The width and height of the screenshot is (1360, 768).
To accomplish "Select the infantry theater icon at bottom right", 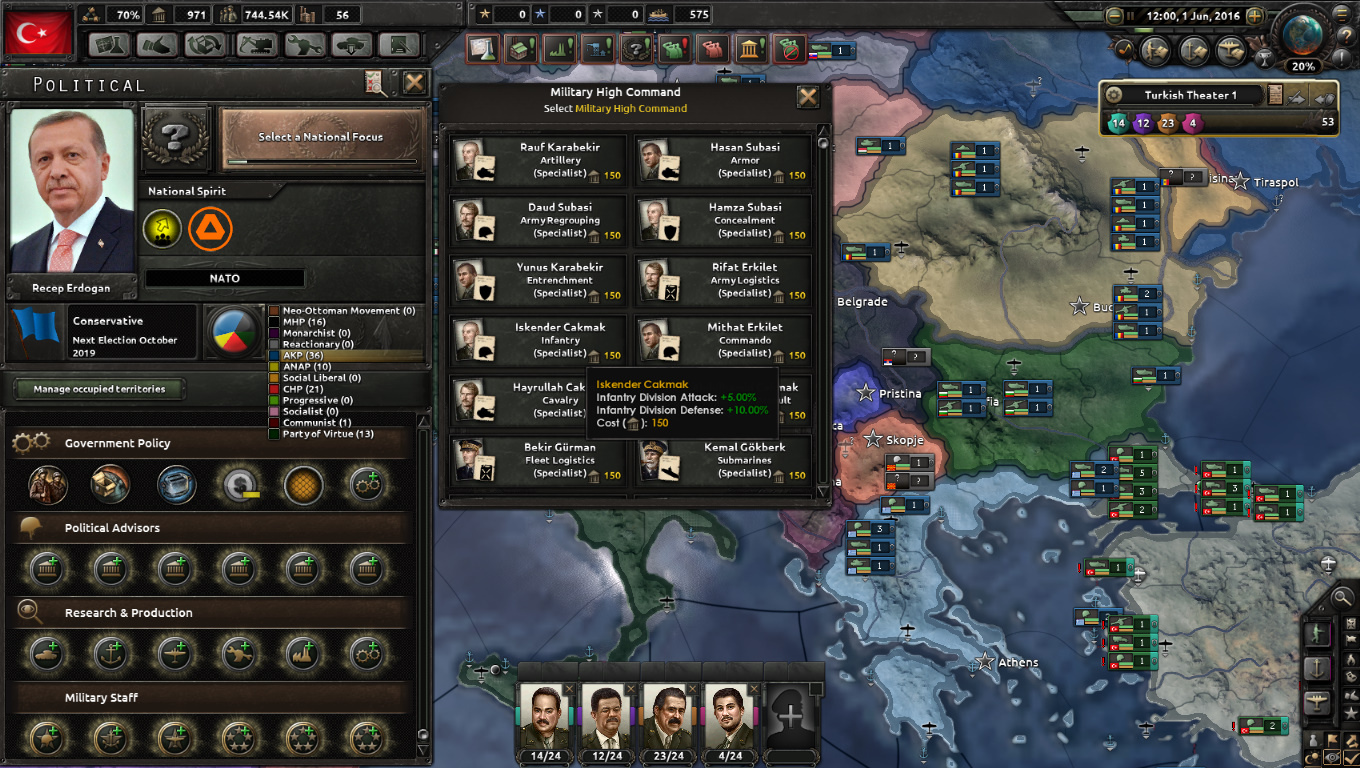I will pos(1318,632).
